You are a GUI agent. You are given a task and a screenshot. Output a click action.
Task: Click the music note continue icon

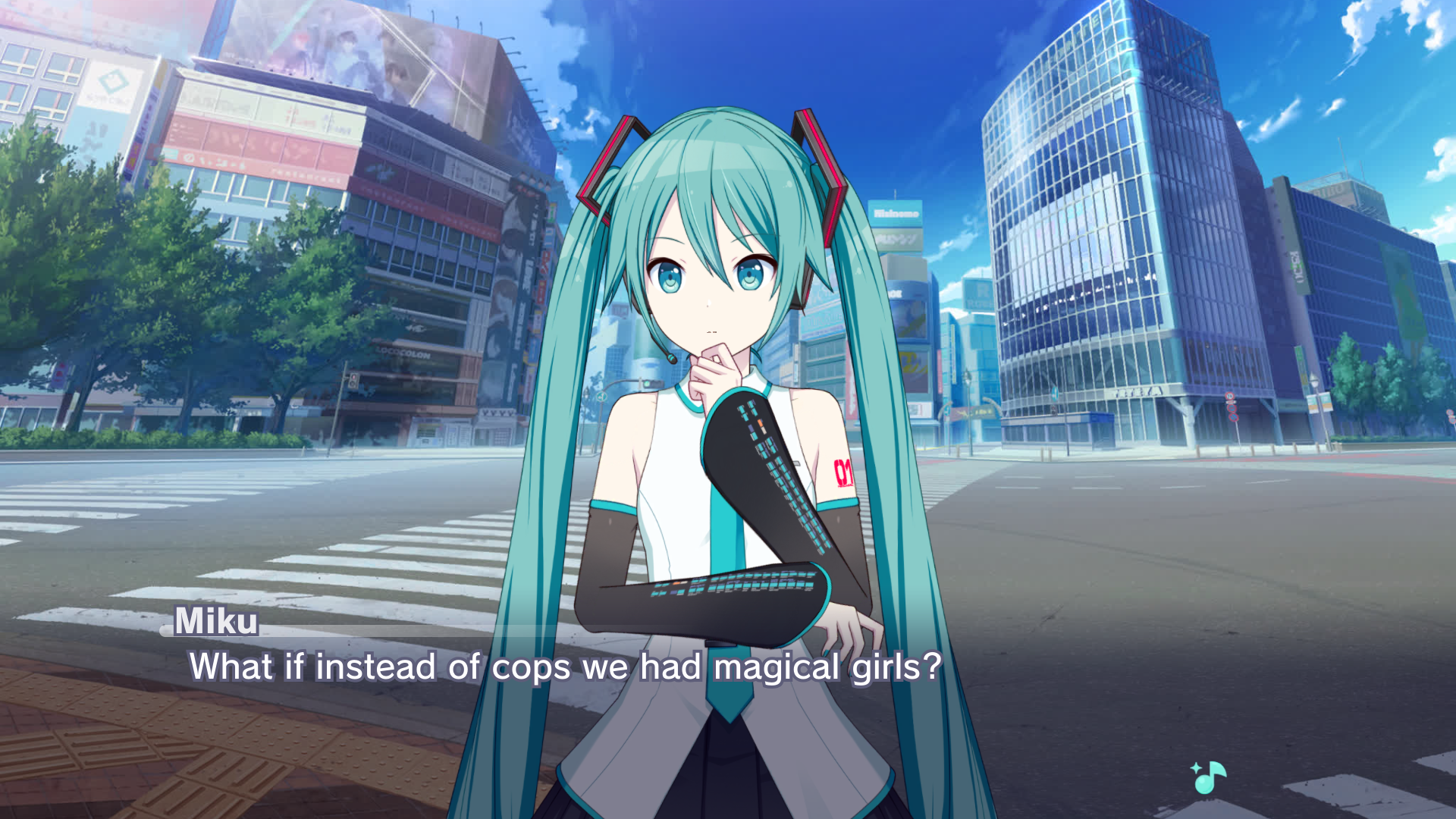pos(1209,777)
